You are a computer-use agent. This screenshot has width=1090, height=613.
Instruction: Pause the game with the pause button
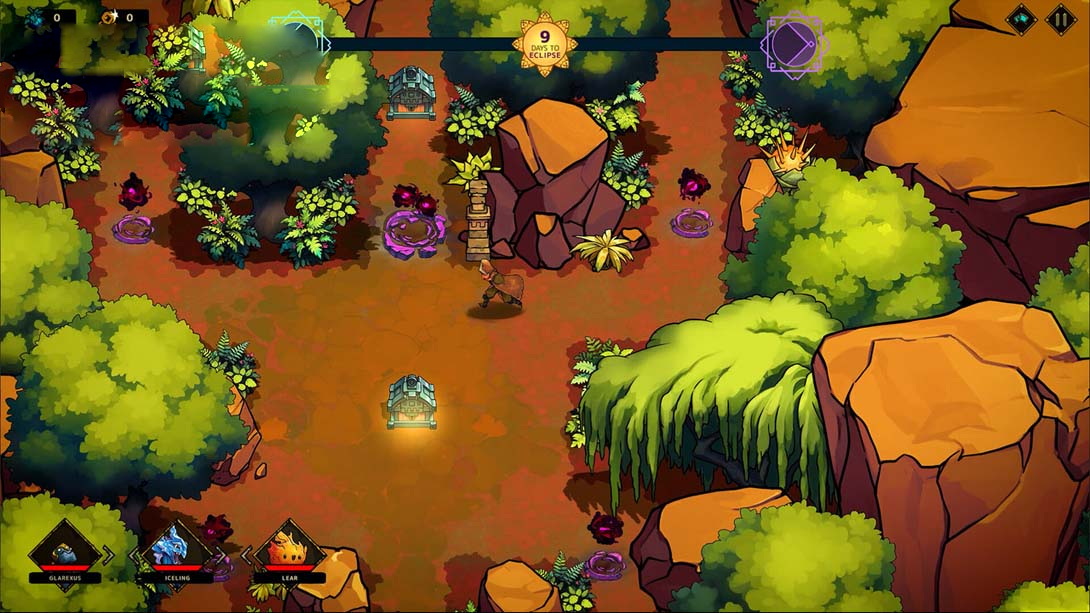point(1060,19)
